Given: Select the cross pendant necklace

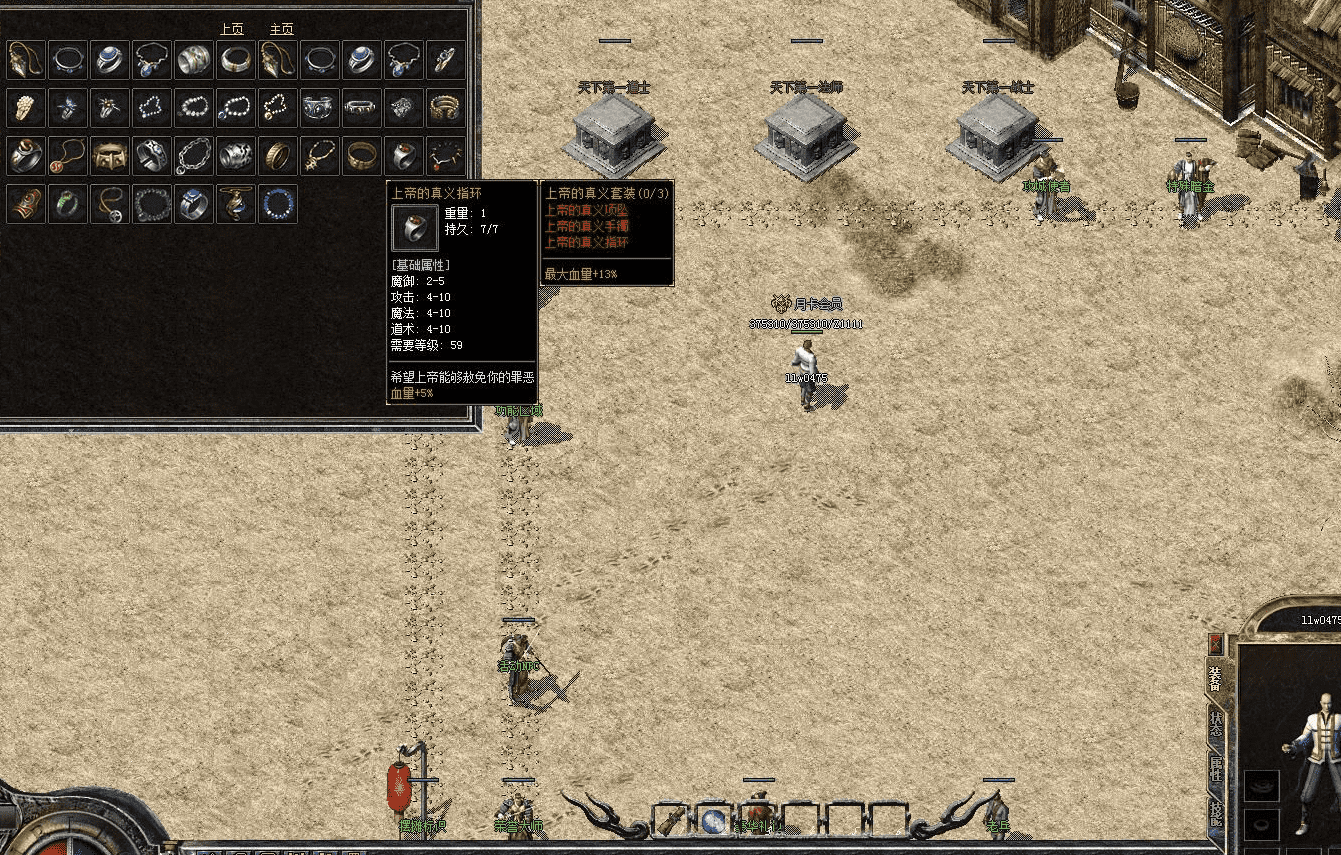Looking at the screenshot, I should tap(110, 204).
